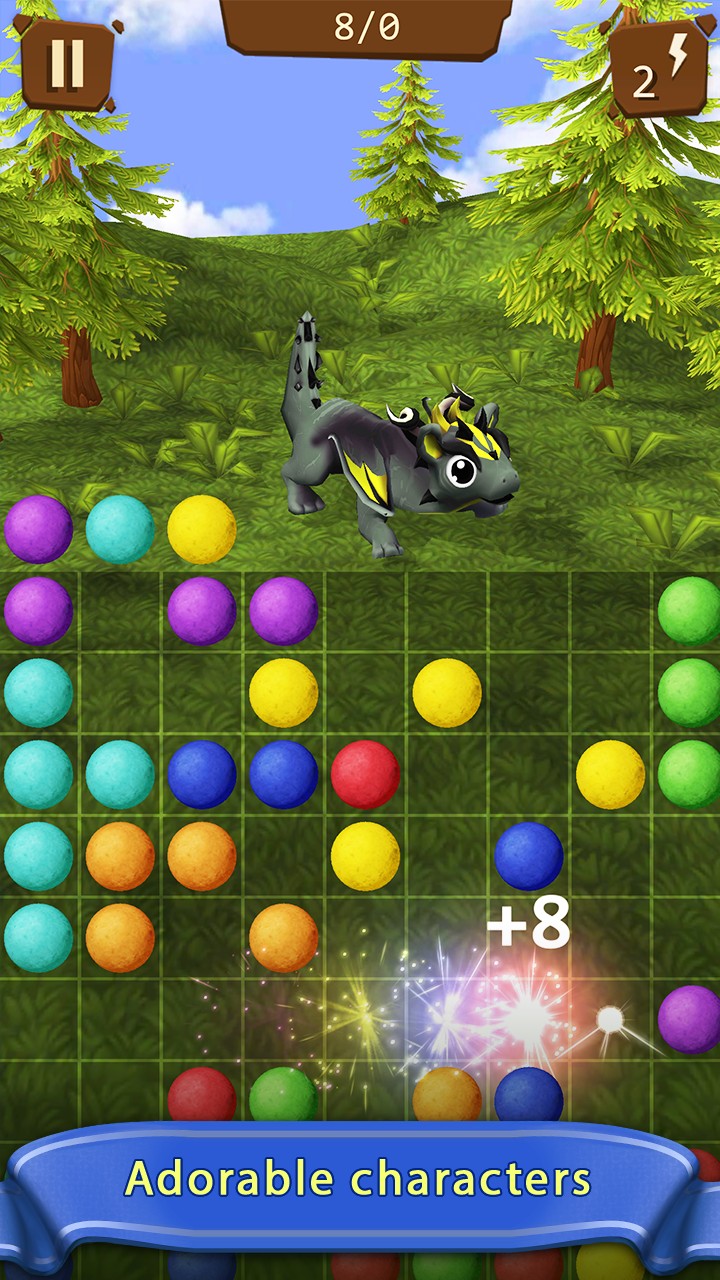The width and height of the screenshot is (720, 1280).
Task: Select the red ball beside the blue pair
Action: tap(365, 774)
